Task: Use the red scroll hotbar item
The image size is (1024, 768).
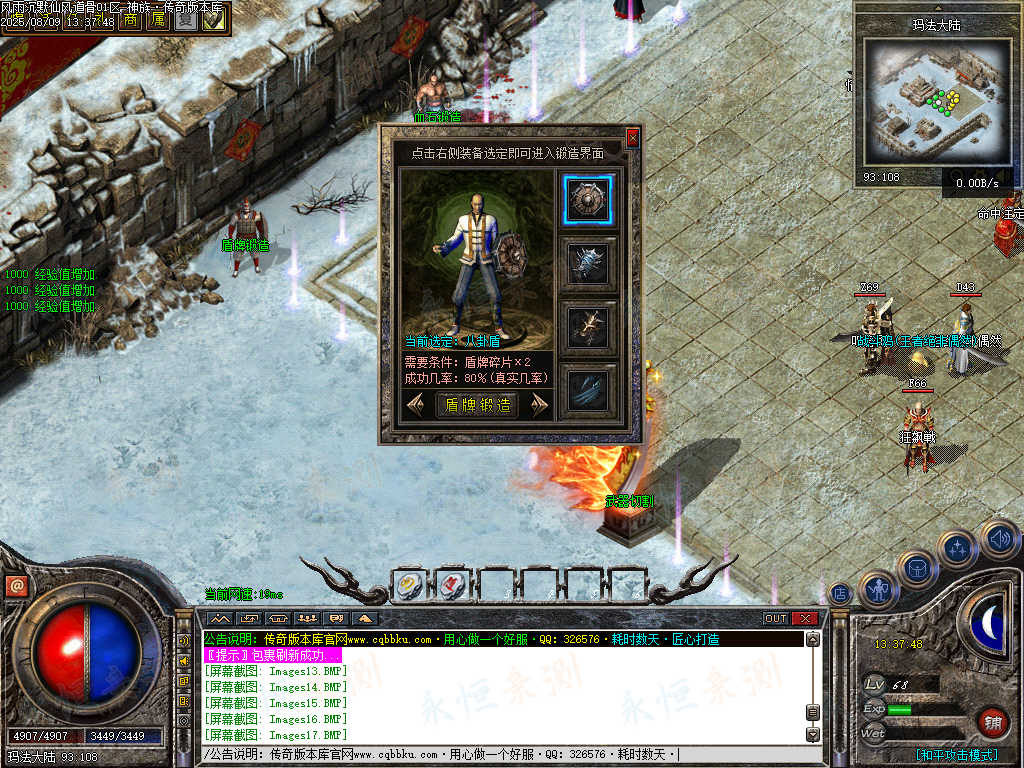Action: [452, 585]
